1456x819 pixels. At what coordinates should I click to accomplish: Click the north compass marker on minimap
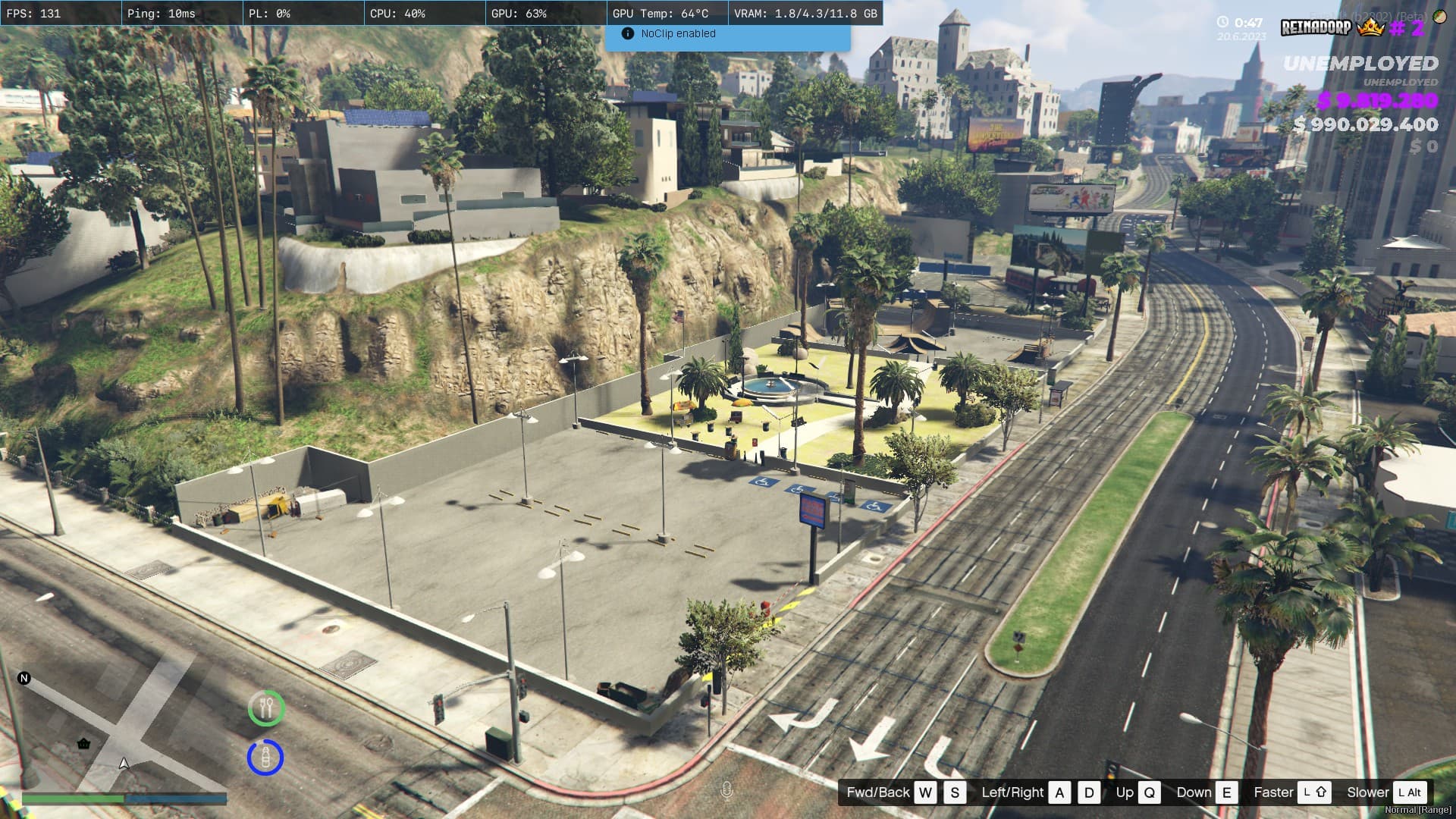coord(24,678)
